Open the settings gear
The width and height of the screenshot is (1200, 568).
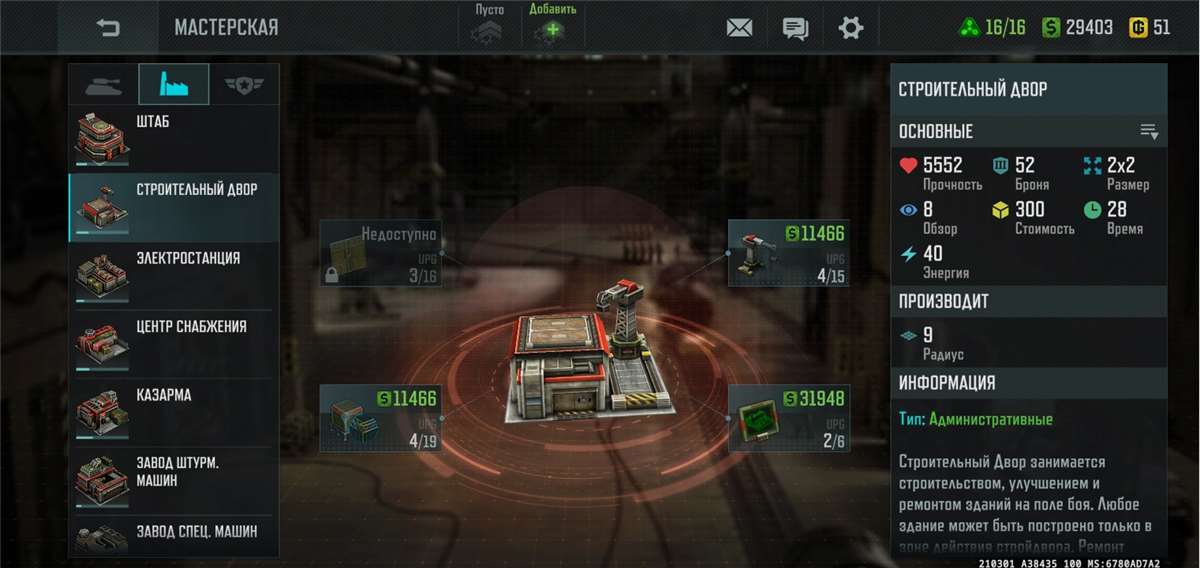(851, 28)
